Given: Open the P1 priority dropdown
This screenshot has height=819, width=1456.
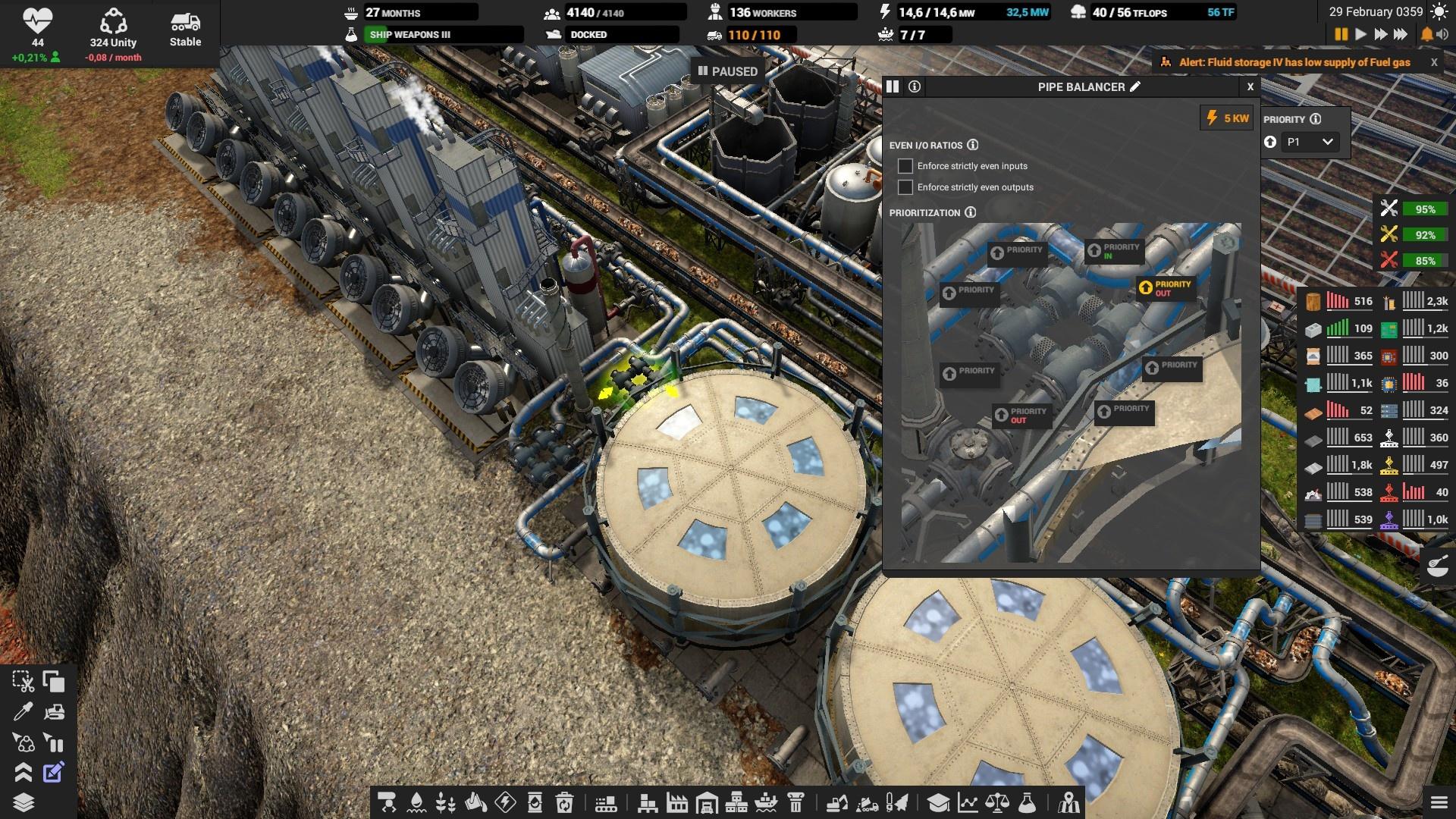Looking at the screenshot, I should [x=1310, y=142].
